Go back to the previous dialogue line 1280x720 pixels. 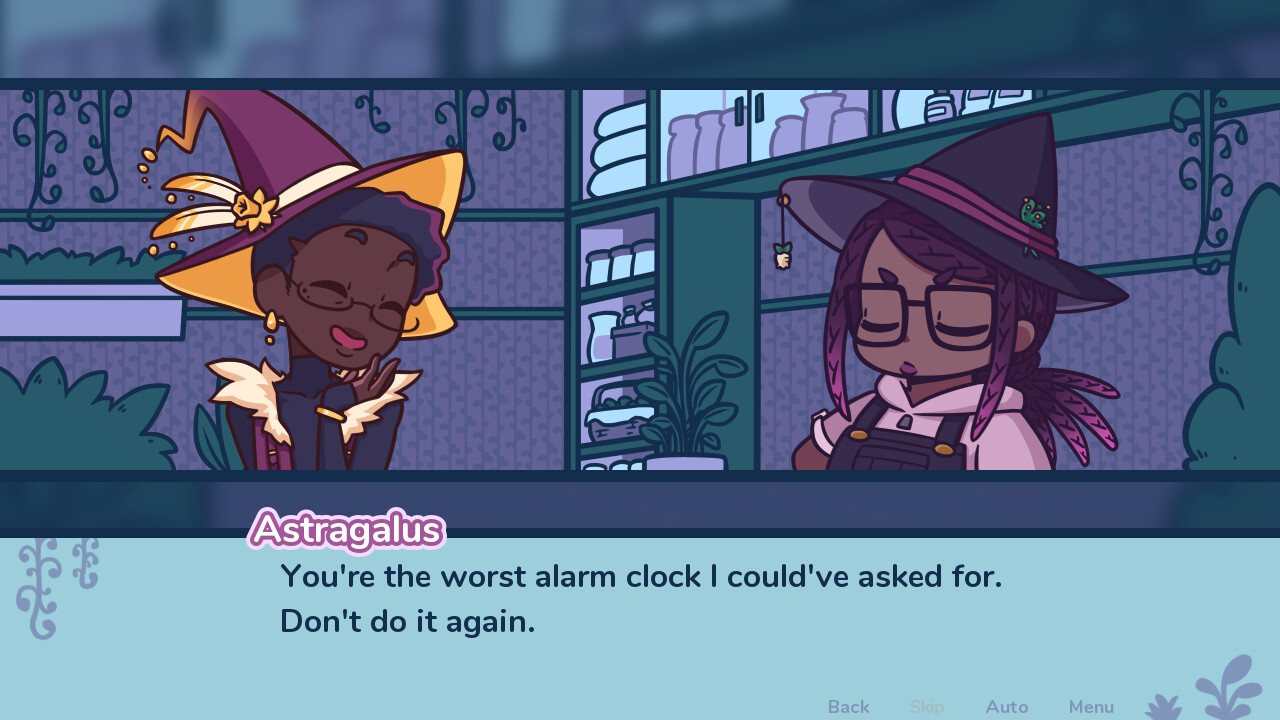[848, 707]
